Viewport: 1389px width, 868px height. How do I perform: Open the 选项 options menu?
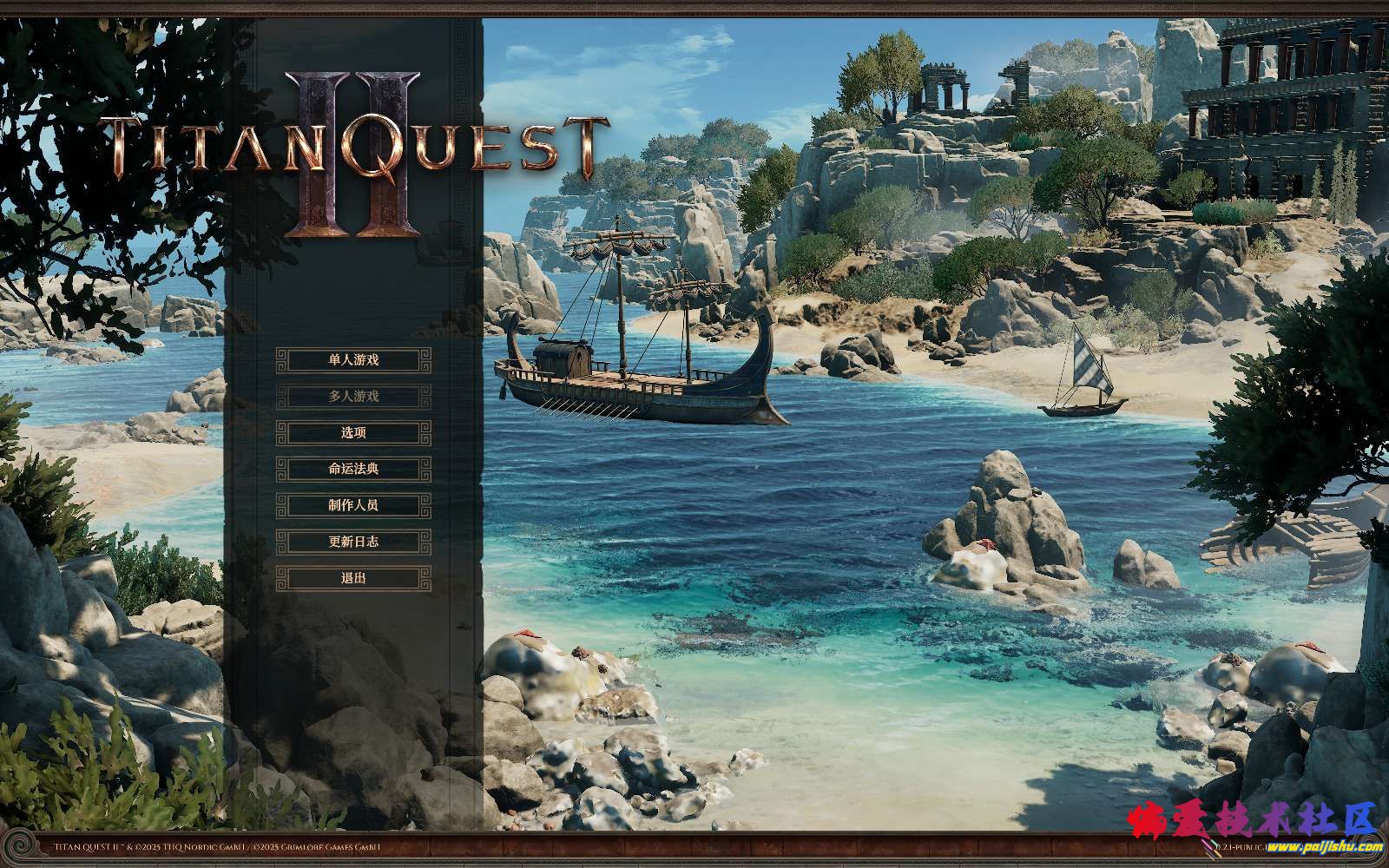(x=353, y=432)
